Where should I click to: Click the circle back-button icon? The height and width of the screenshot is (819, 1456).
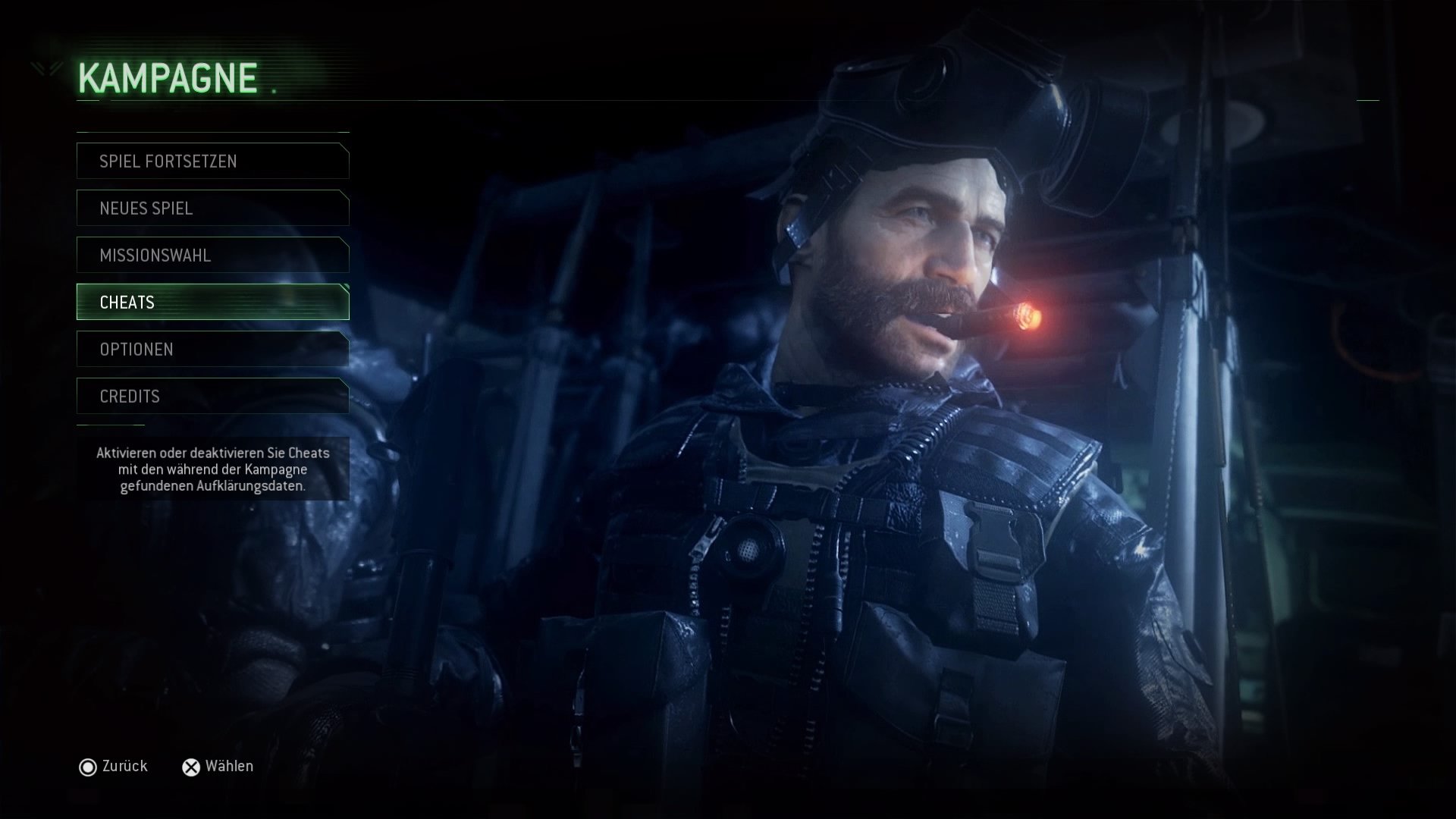click(x=89, y=766)
